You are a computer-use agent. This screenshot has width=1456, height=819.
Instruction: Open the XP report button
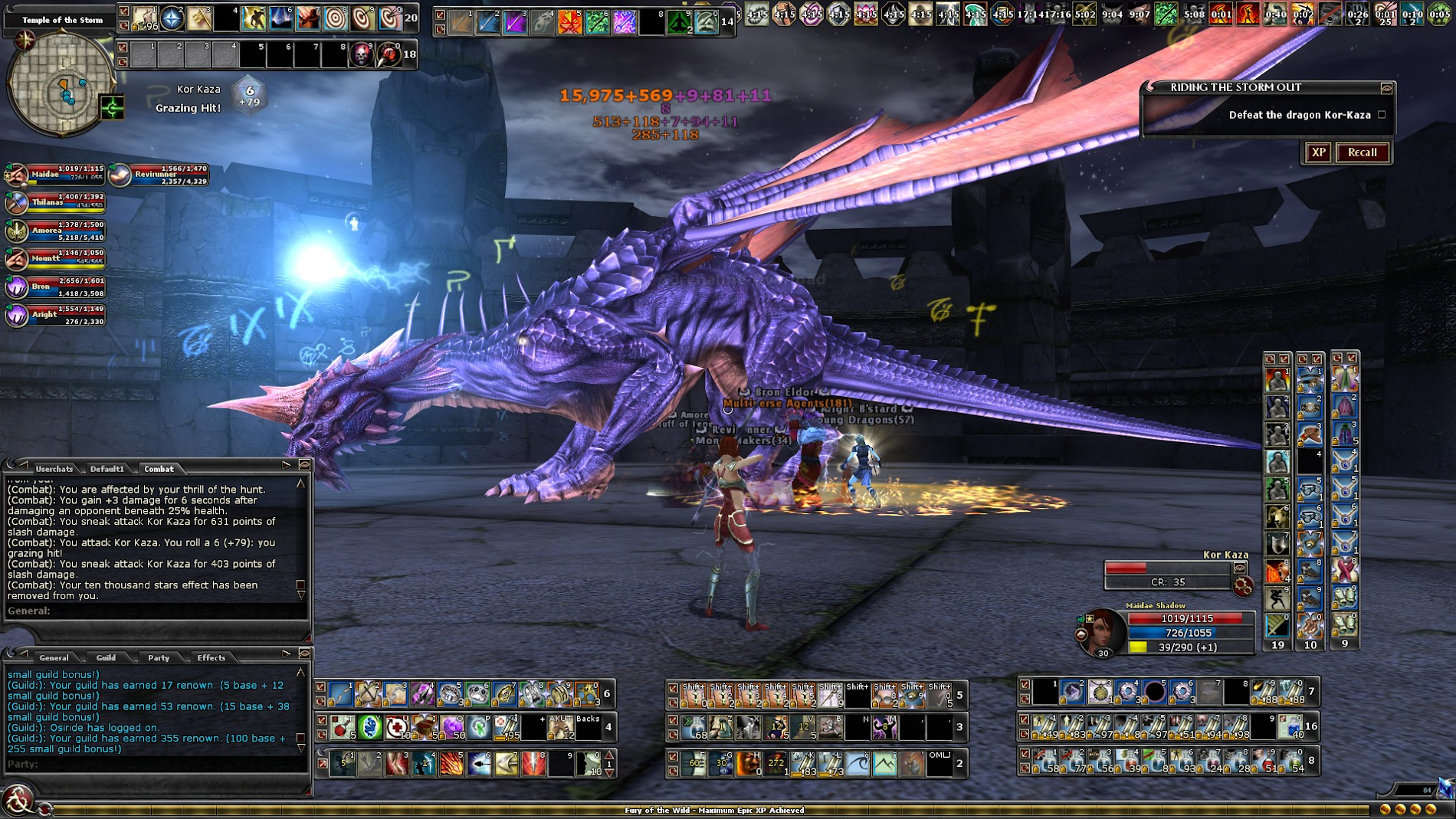click(1318, 152)
